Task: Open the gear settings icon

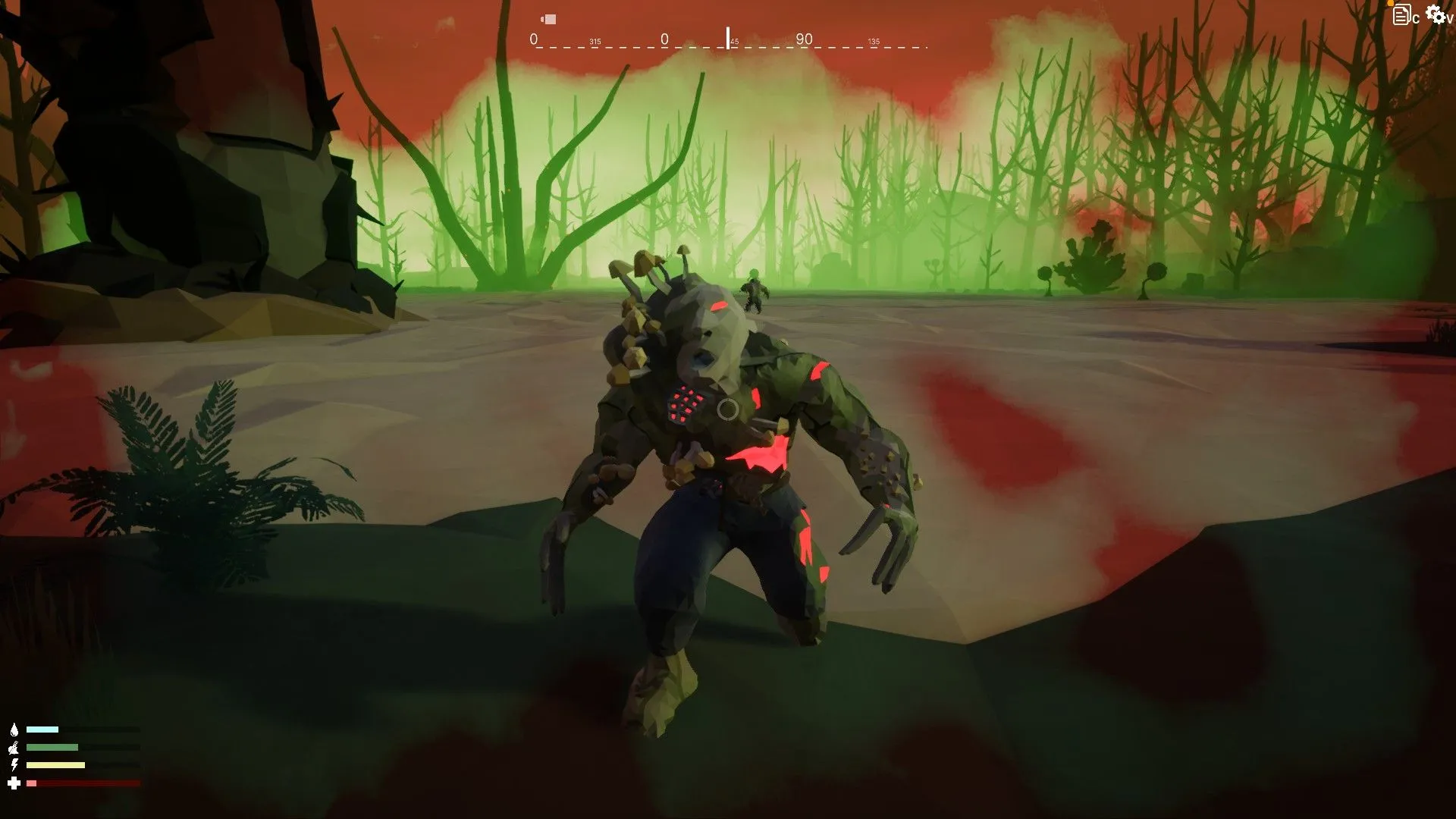Action: click(1435, 14)
